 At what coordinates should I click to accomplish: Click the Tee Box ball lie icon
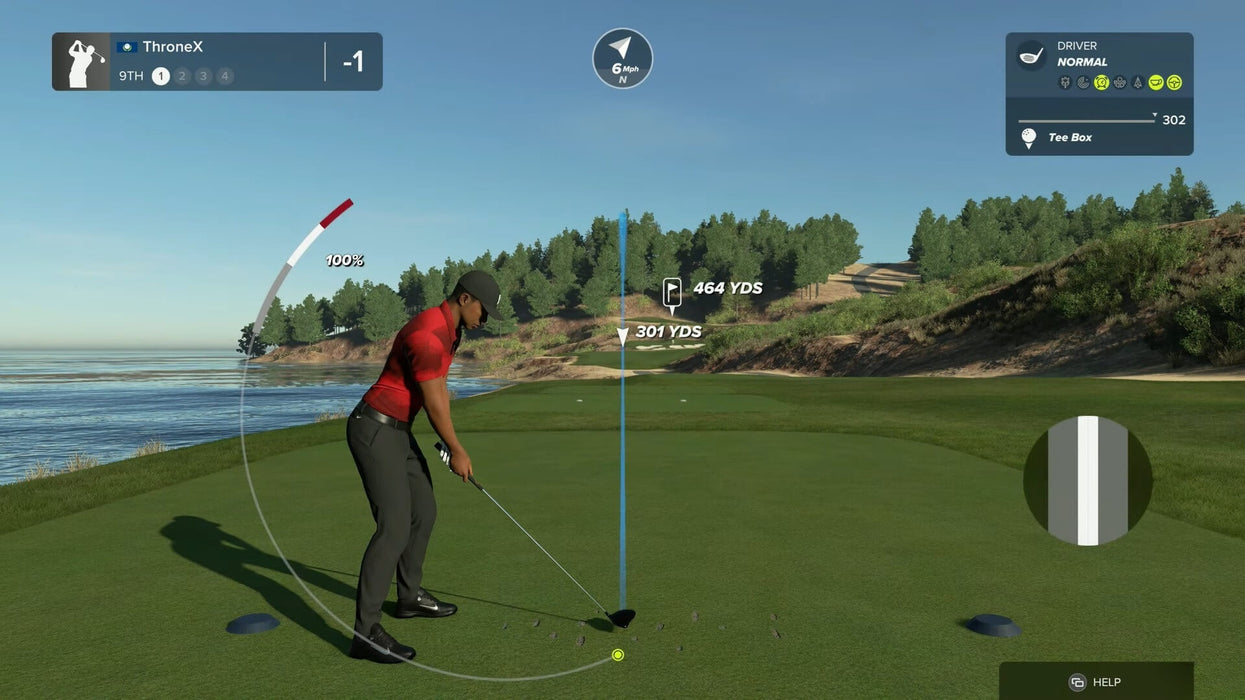[1028, 138]
